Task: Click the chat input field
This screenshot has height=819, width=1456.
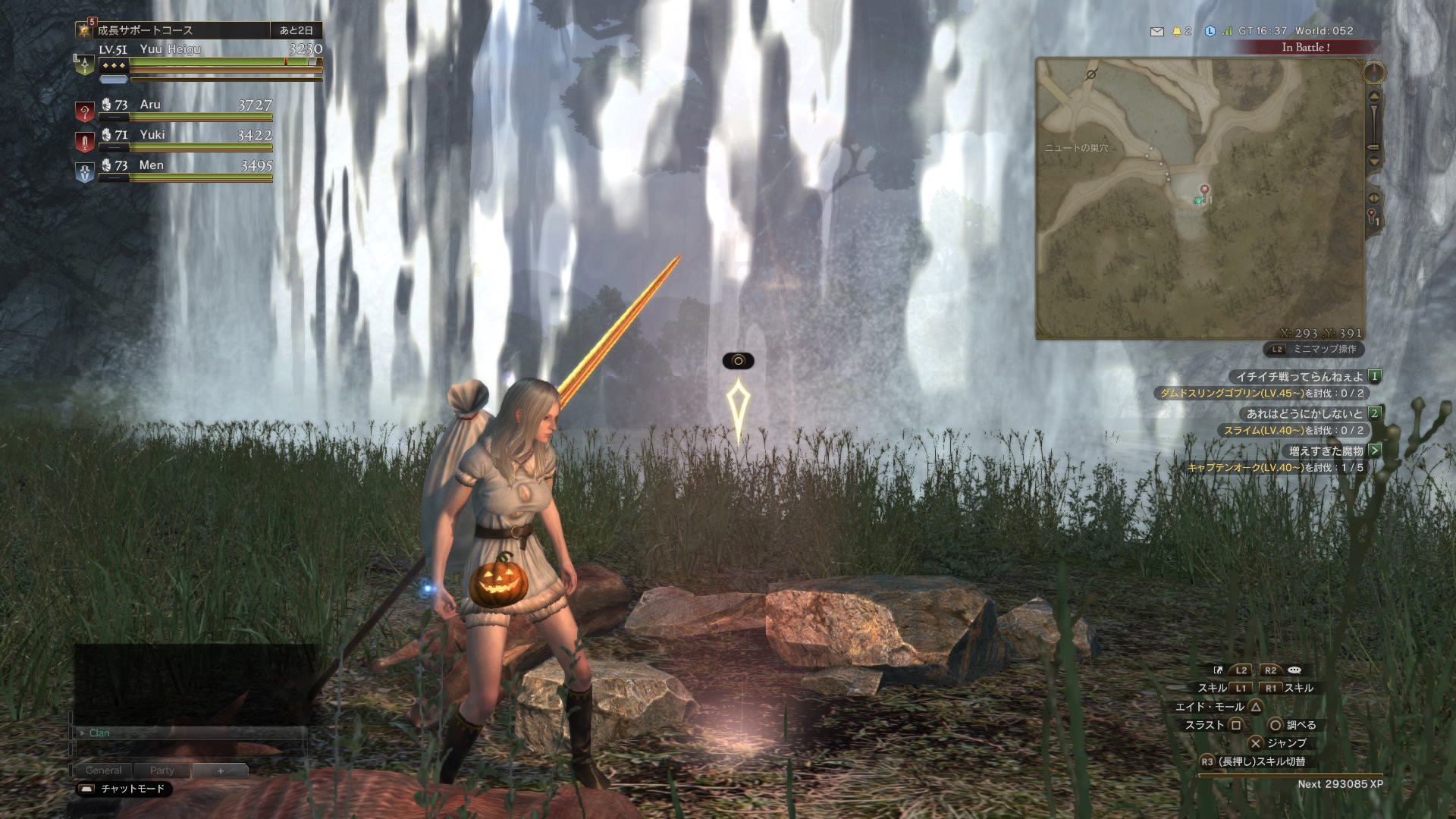Action: 190,751
